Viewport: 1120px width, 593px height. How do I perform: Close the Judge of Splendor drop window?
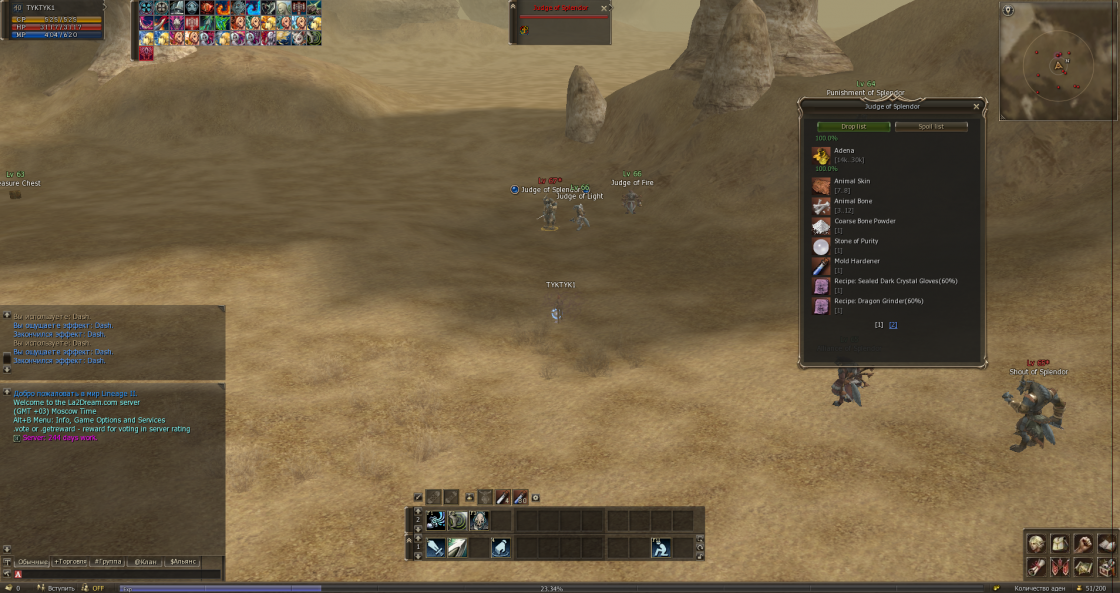pos(976,106)
